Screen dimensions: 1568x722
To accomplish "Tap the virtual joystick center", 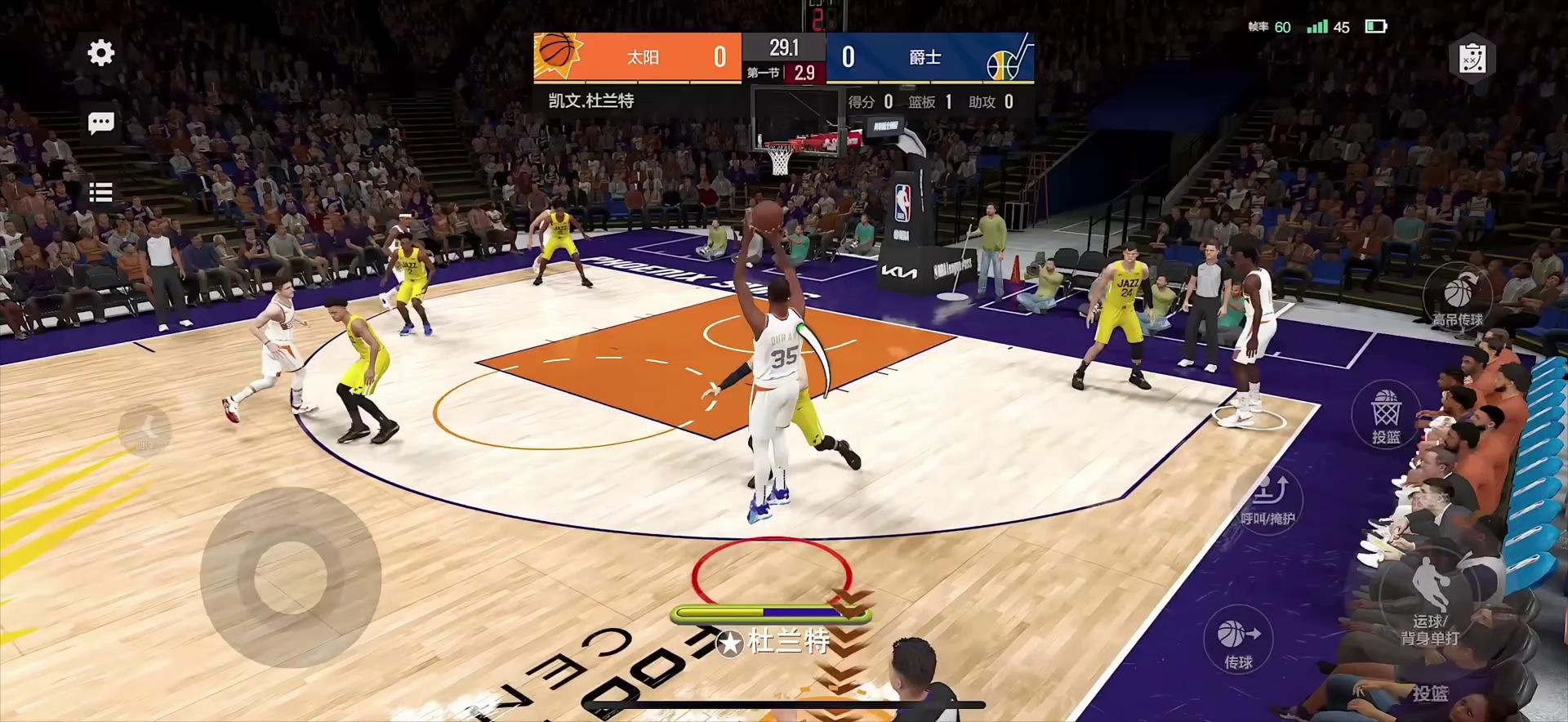I will point(290,577).
